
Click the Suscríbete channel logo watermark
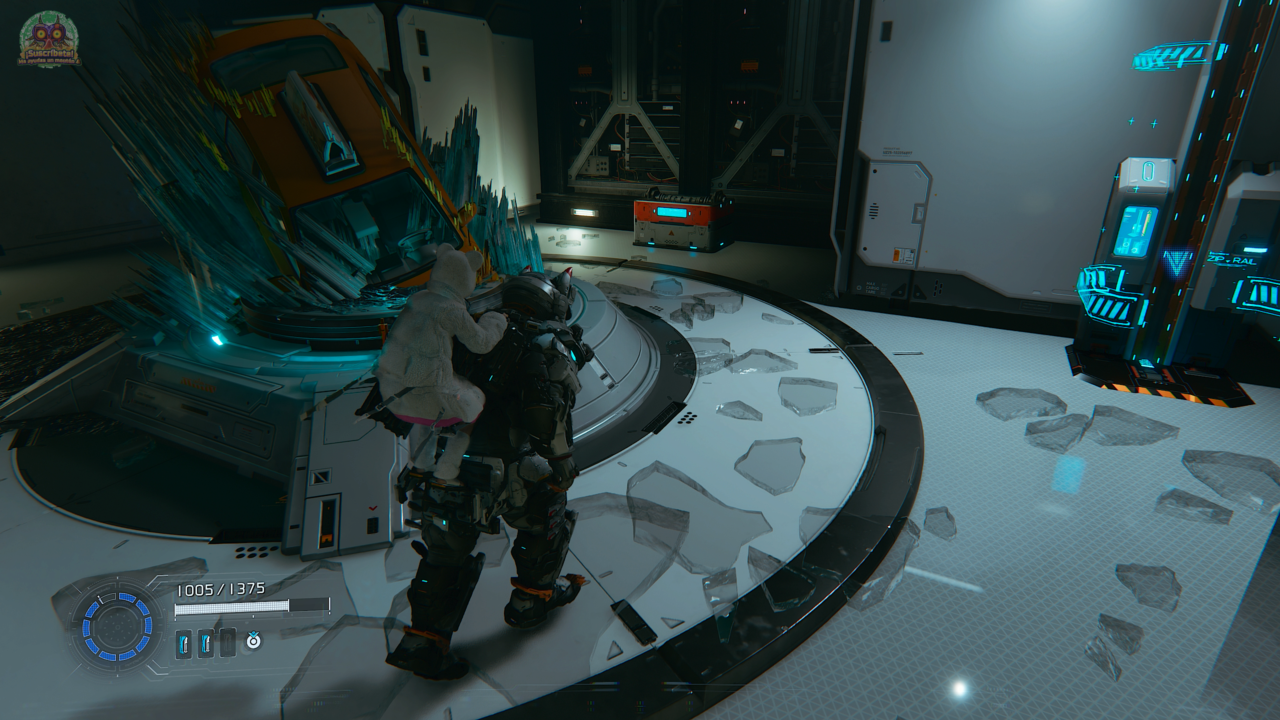click(48, 40)
